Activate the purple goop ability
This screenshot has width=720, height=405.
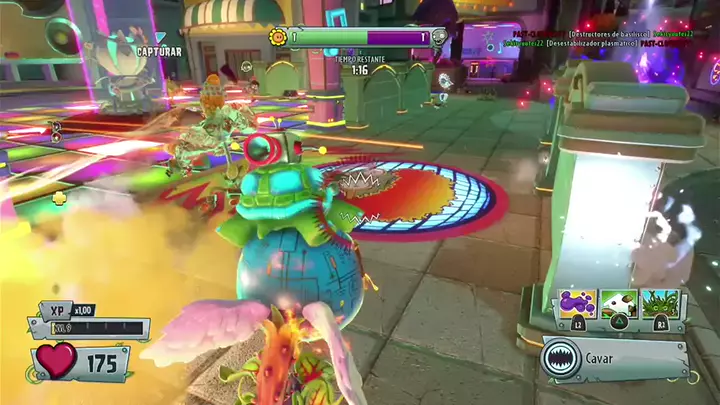pos(579,304)
